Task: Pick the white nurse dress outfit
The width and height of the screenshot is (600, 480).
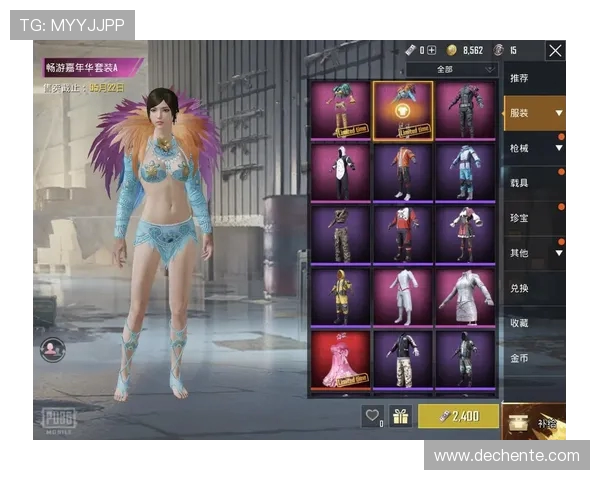Action: click(465, 296)
